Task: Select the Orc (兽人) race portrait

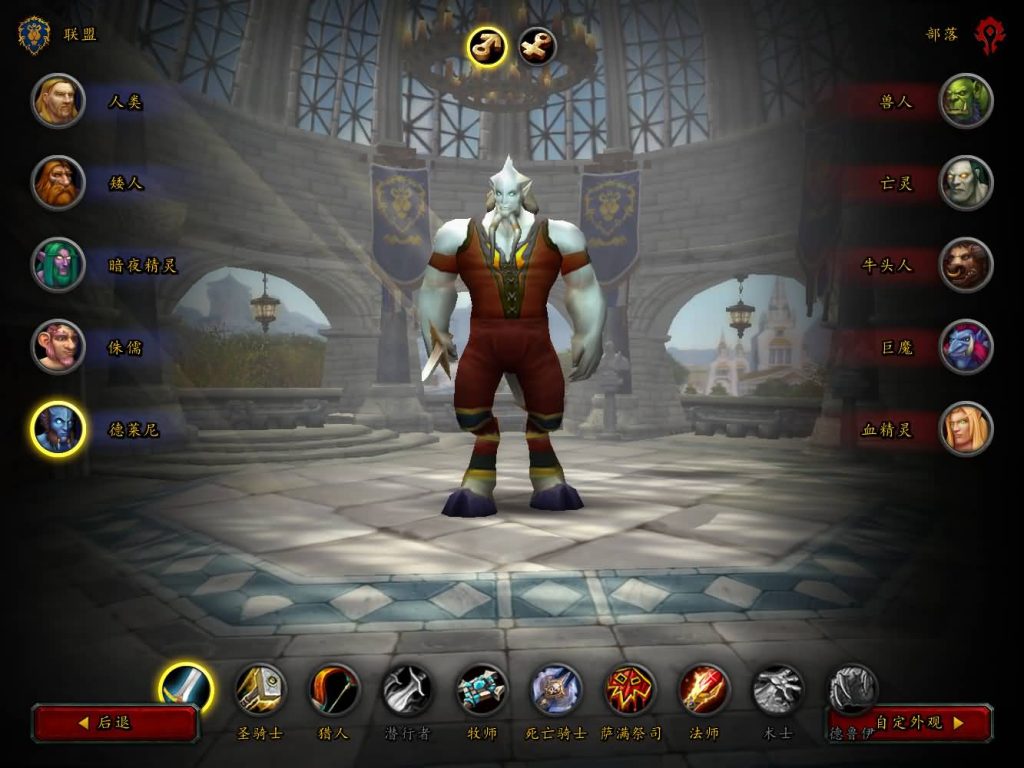Action: tap(966, 101)
